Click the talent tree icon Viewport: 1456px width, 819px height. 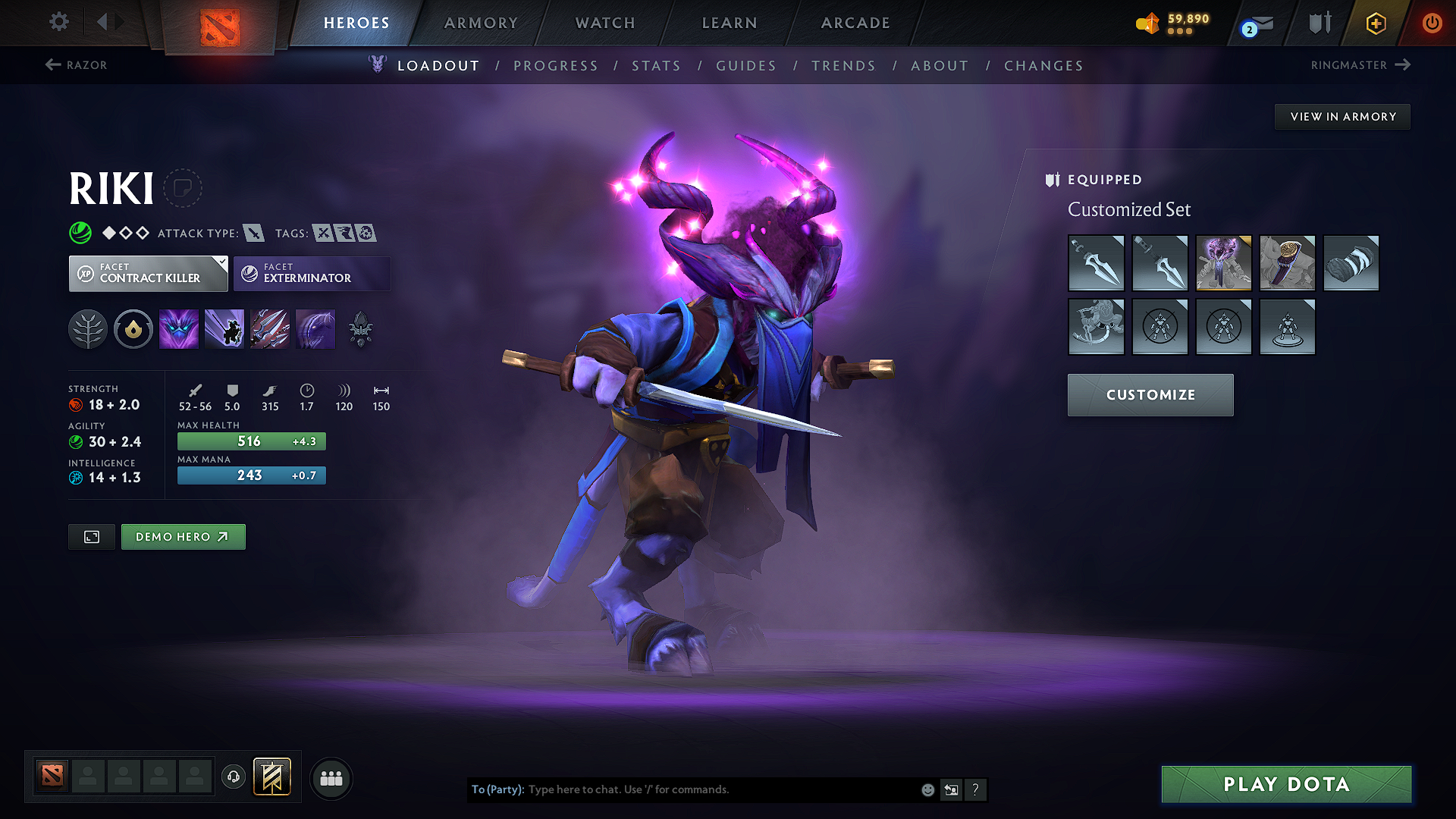pos(88,328)
